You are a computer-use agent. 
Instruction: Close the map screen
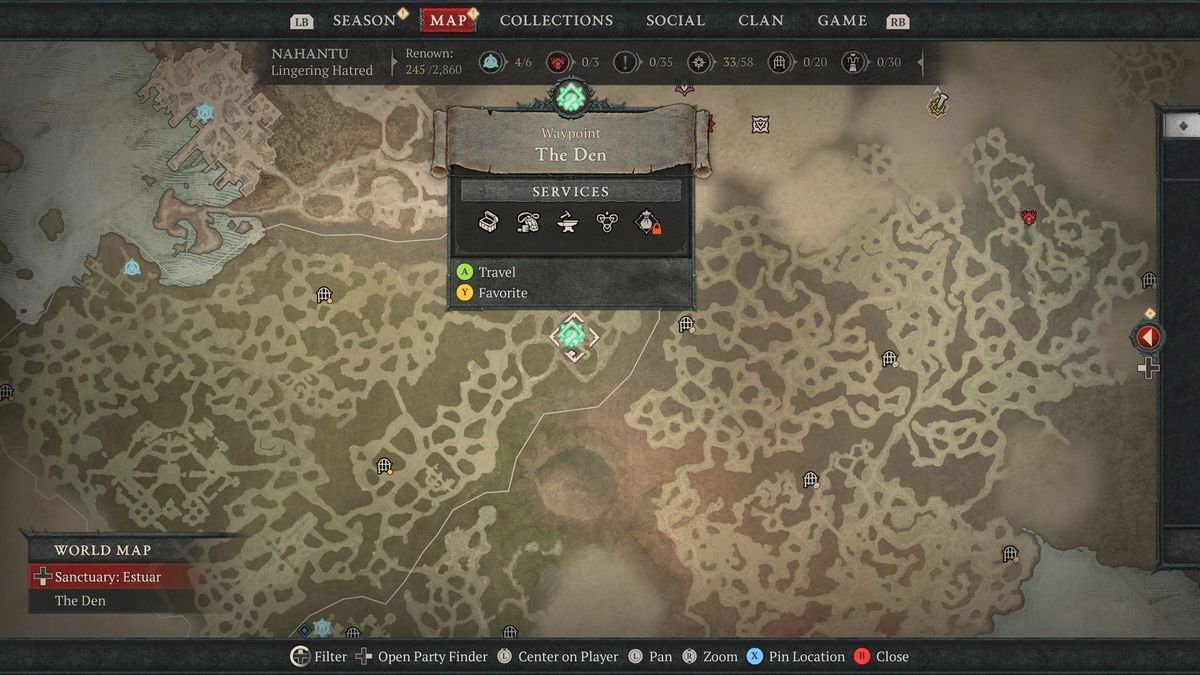[x=881, y=657]
